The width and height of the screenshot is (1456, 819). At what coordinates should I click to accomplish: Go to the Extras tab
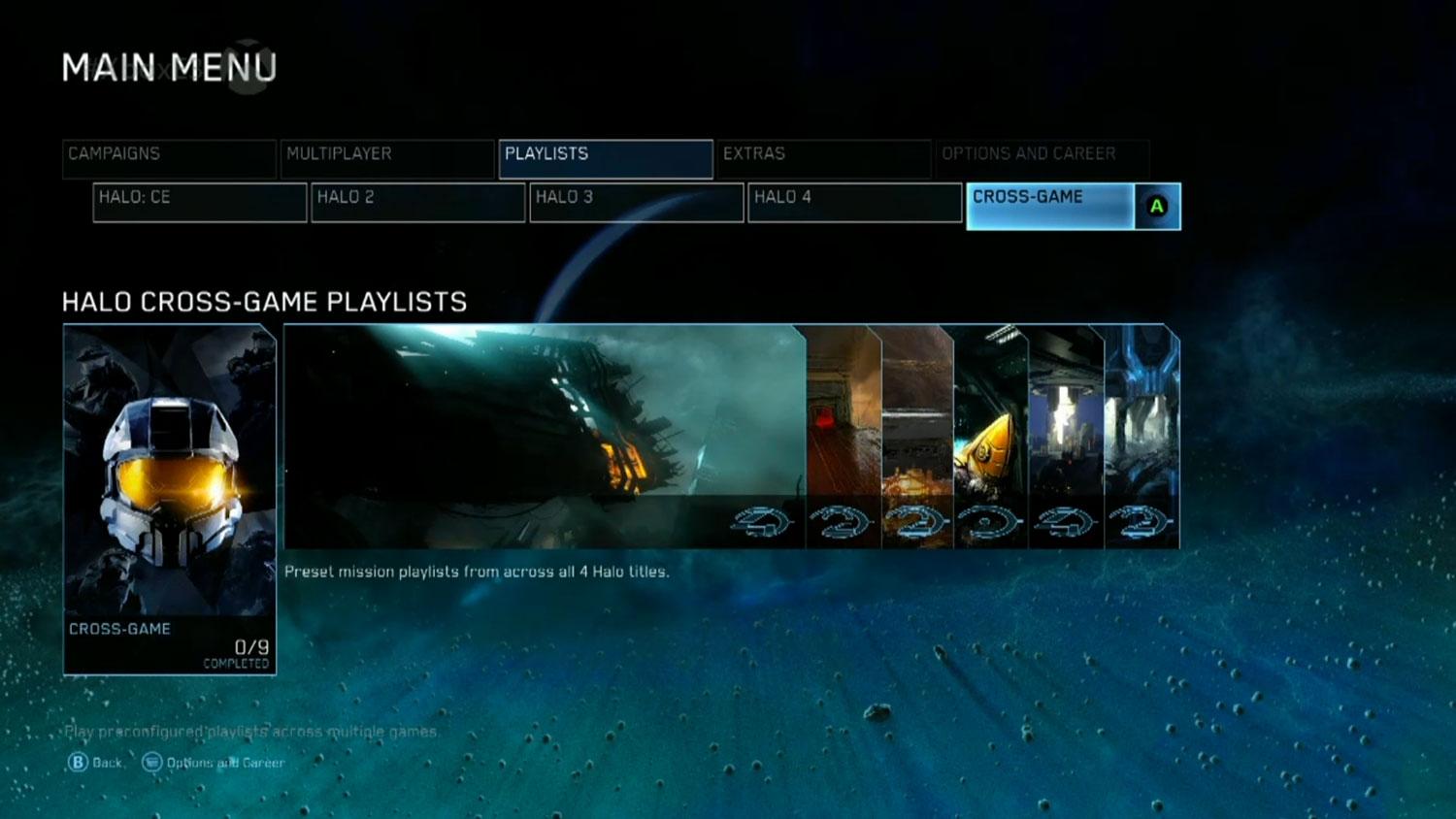pyautogui.click(x=823, y=158)
